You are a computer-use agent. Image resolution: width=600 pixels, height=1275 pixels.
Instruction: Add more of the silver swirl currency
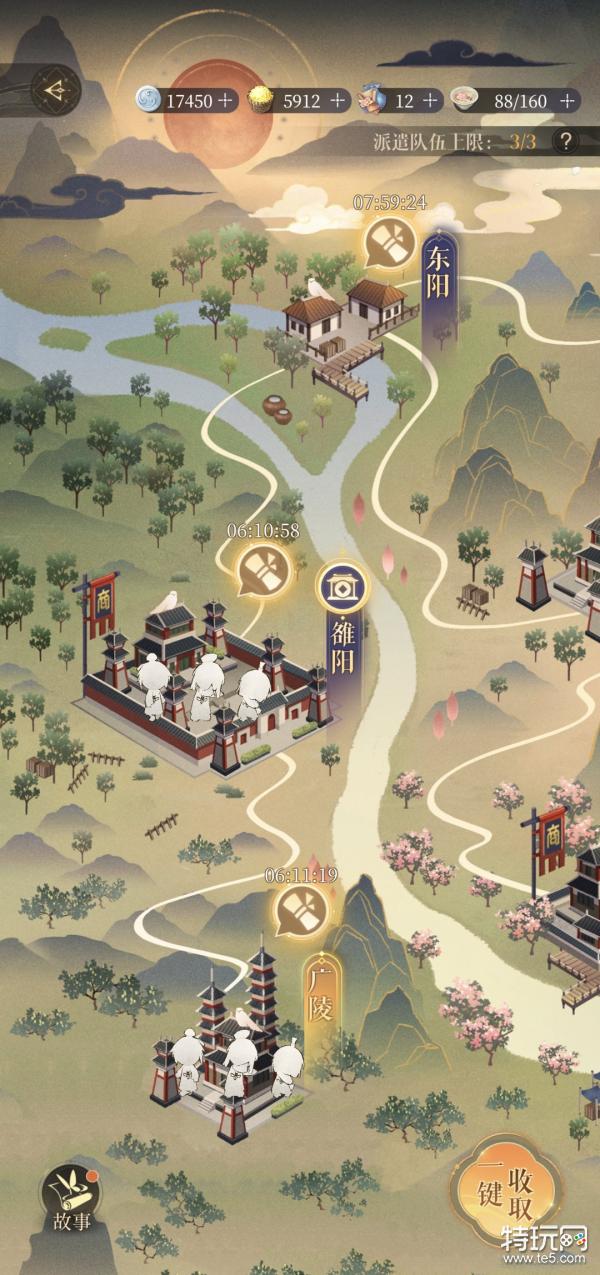click(x=226, y=100)
